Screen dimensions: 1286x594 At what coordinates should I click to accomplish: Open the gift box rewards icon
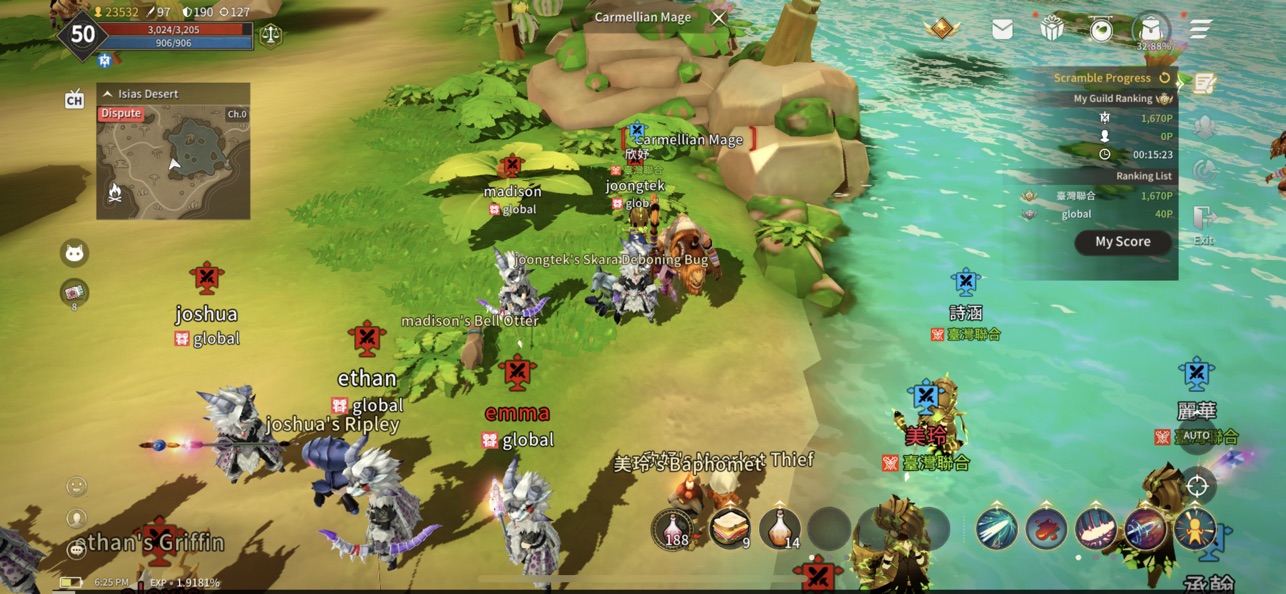point(1051,29)
